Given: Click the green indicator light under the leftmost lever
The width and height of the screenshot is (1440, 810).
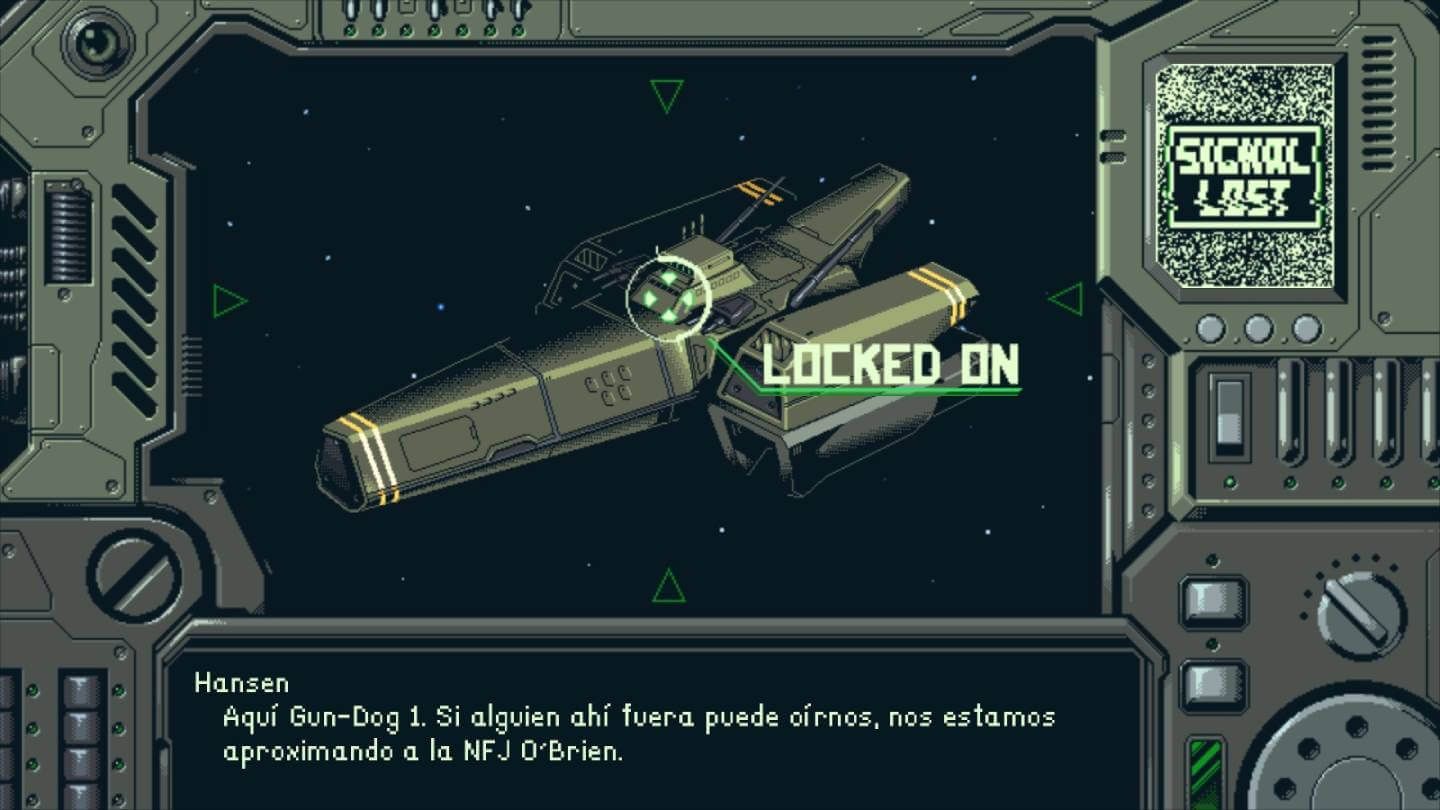Looking at the screenshot, I should 1290,483.
